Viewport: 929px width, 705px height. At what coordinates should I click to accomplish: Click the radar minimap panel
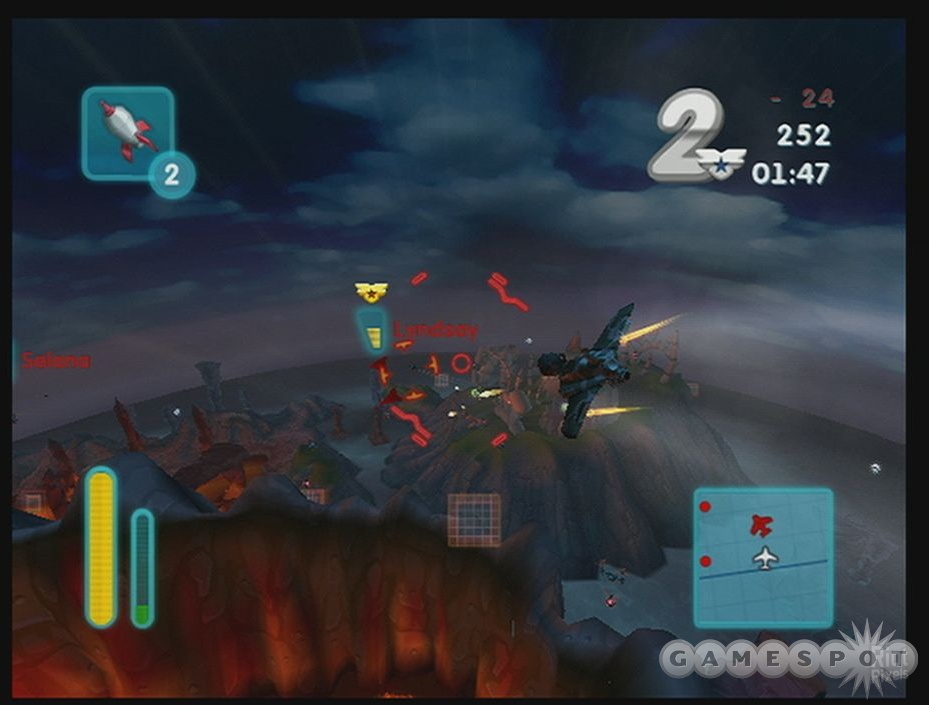[x=763, y=557]
